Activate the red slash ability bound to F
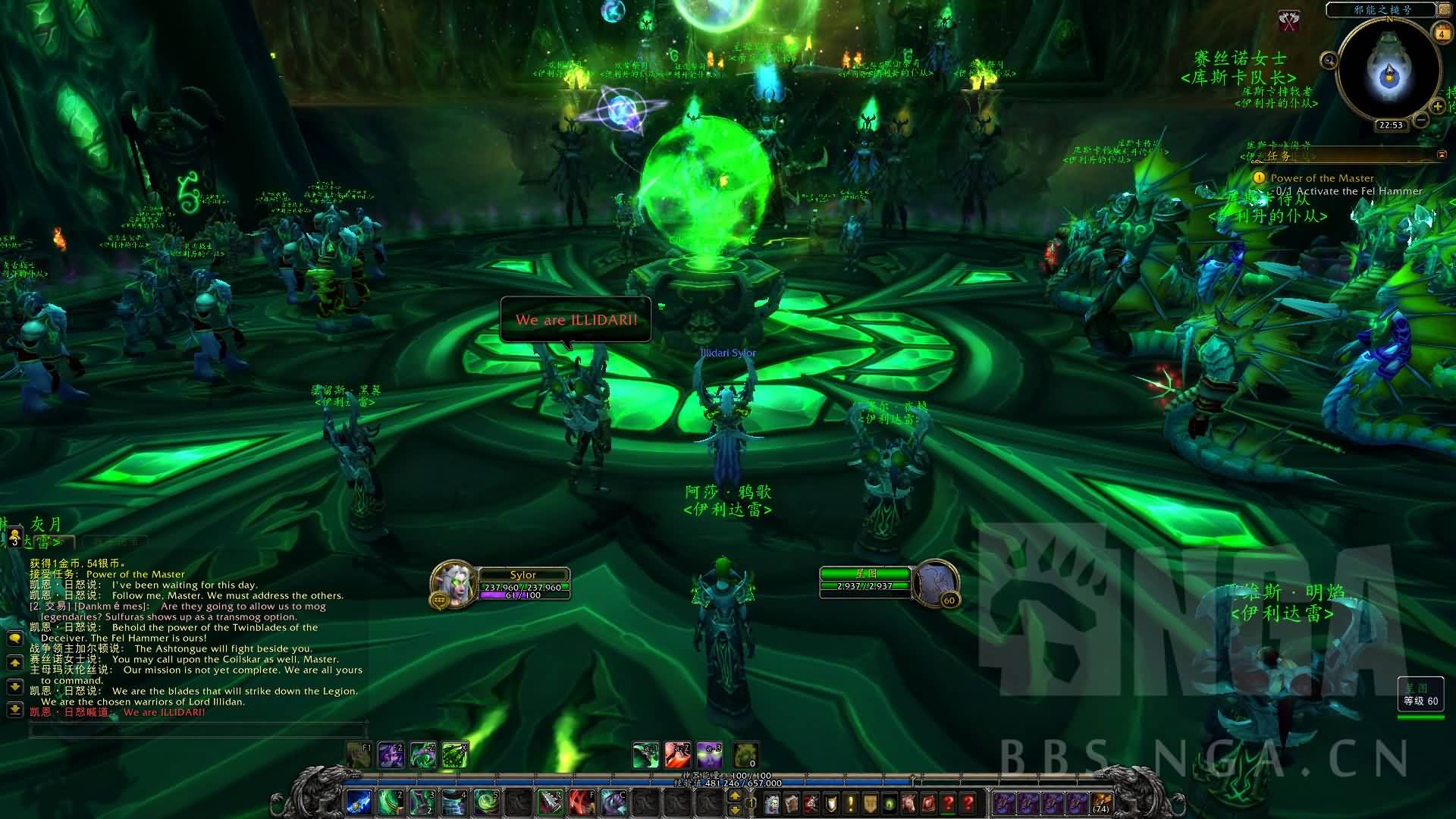The height and width of the screenshot is (819, 1456). tap(582, 801)
